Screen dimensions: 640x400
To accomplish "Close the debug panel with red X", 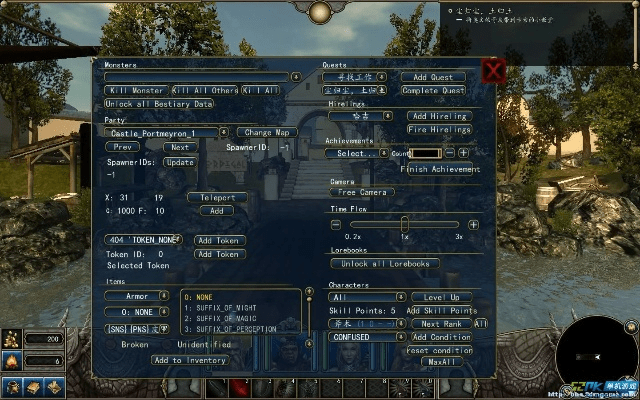I will click(x=492, y=71).
